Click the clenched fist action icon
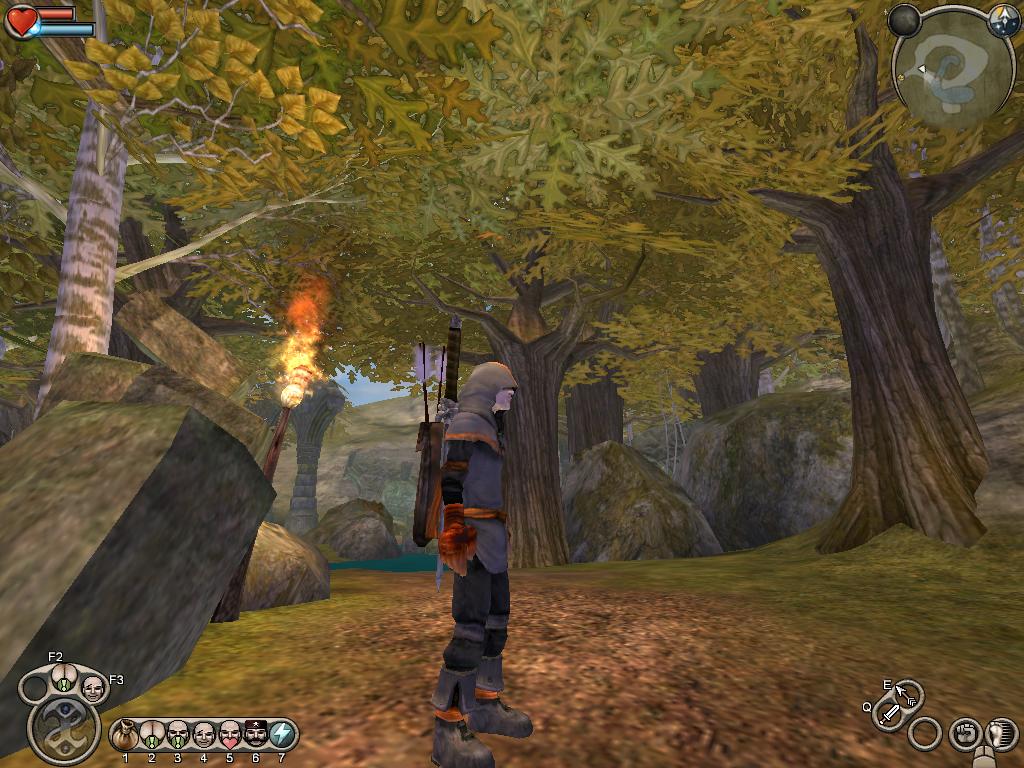 pyautogui.click(x=964, y=734)
